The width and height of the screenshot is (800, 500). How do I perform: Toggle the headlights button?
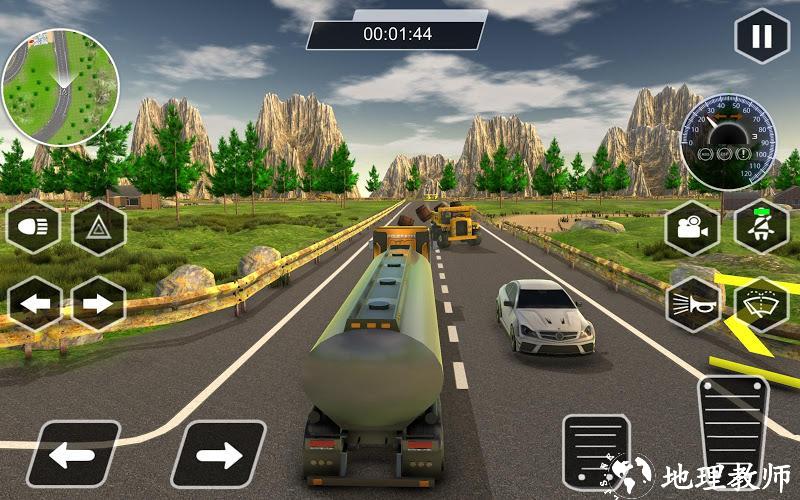(34, 228)
